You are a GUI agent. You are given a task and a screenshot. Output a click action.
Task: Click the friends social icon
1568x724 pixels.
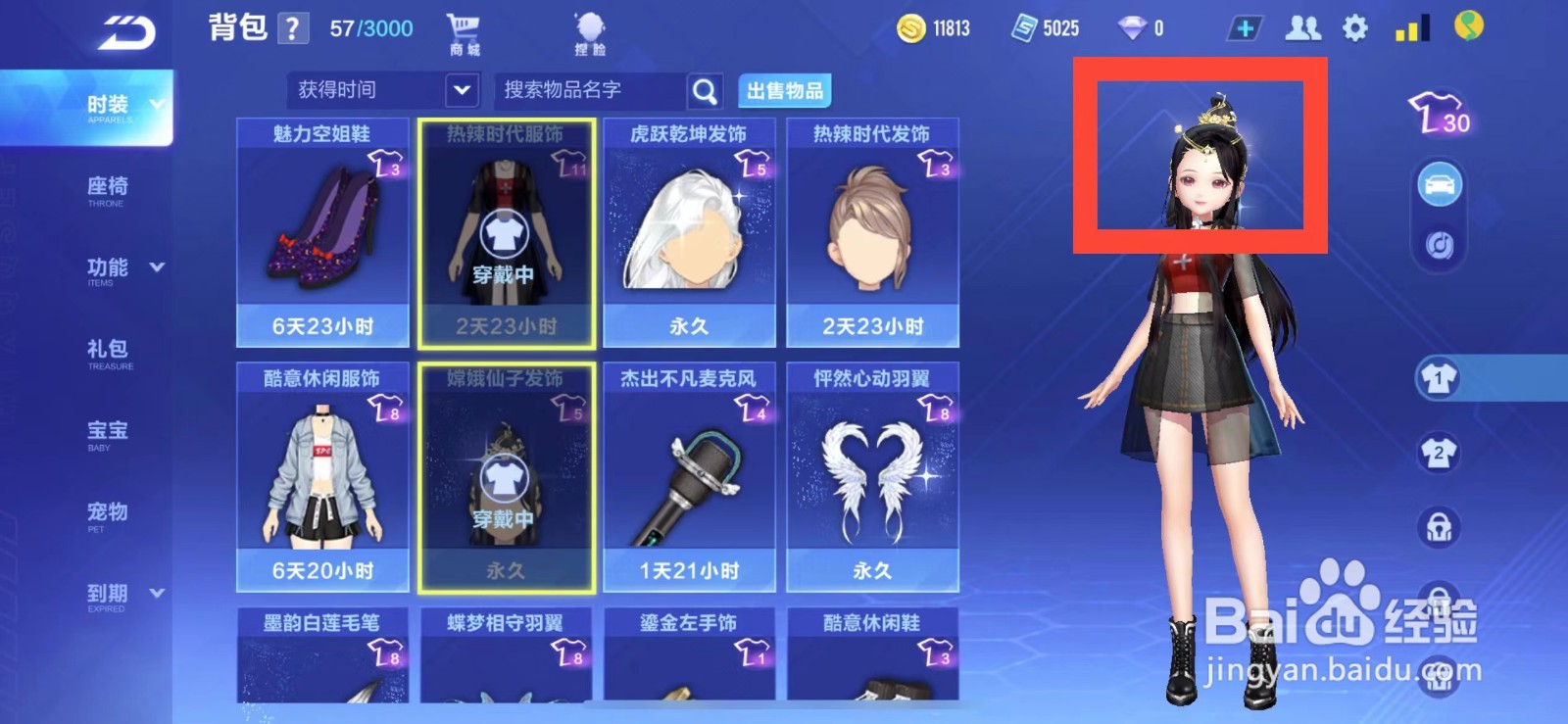coord(1303,29)
